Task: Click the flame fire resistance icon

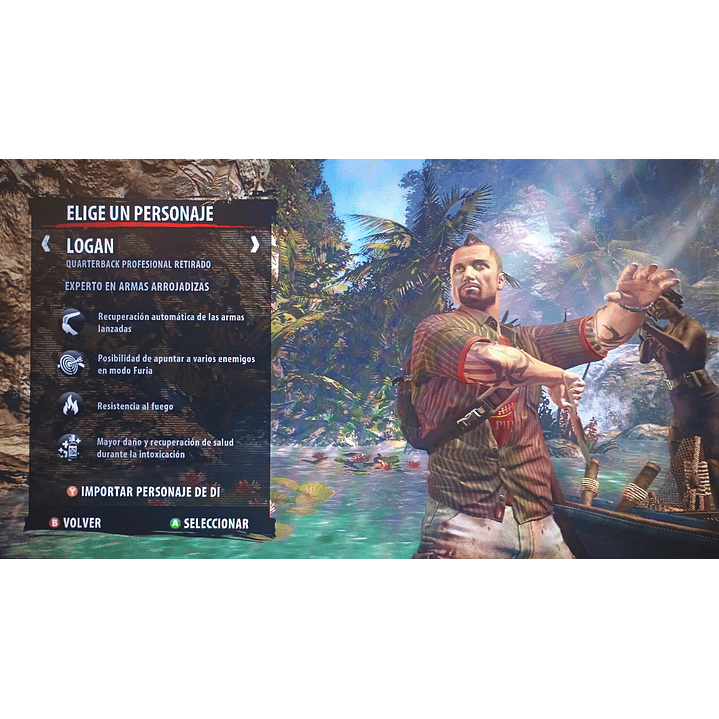Action: coord(71,405)
